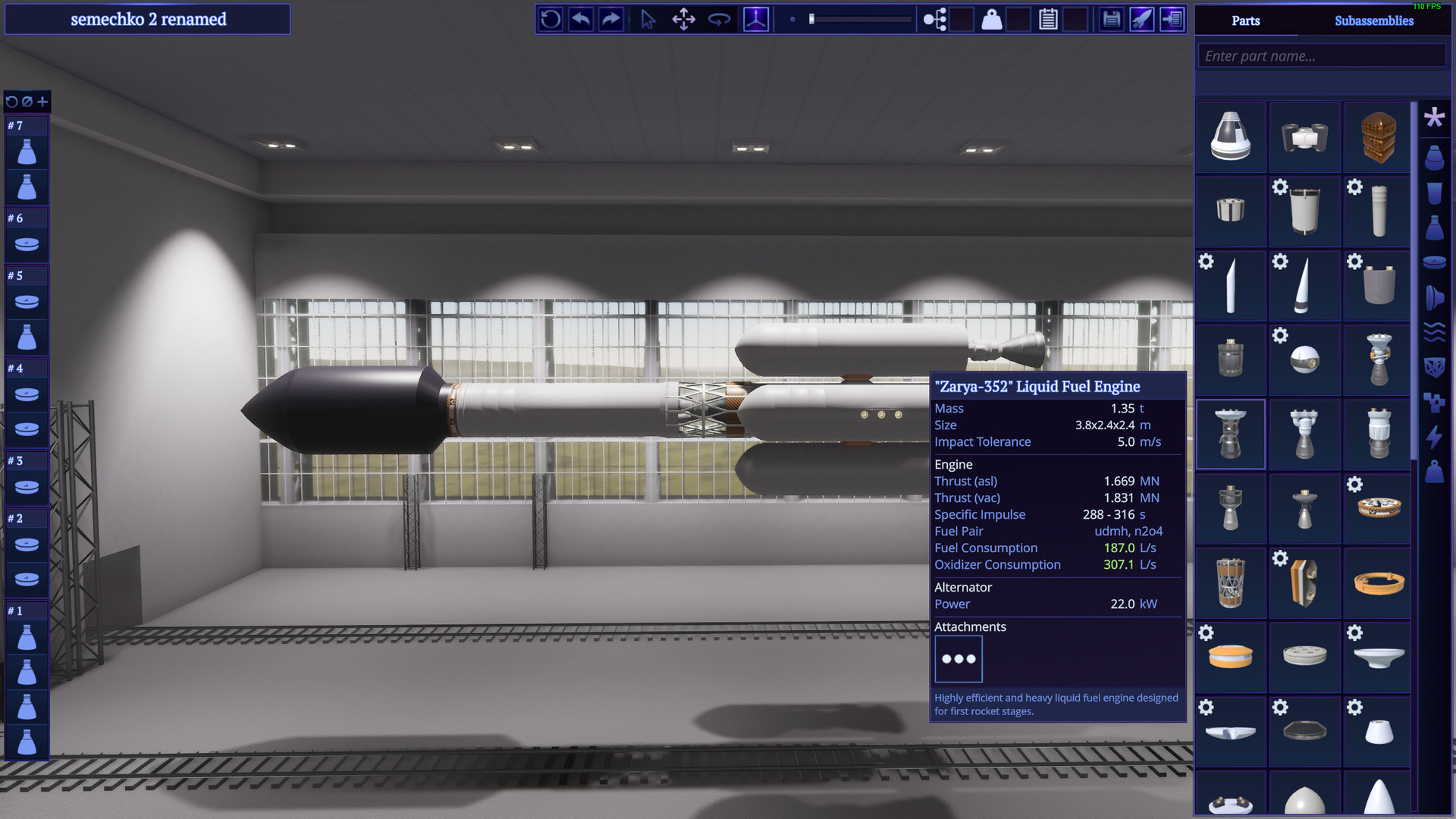
Task: Select the Move part tool
Action: click(684, 19)
